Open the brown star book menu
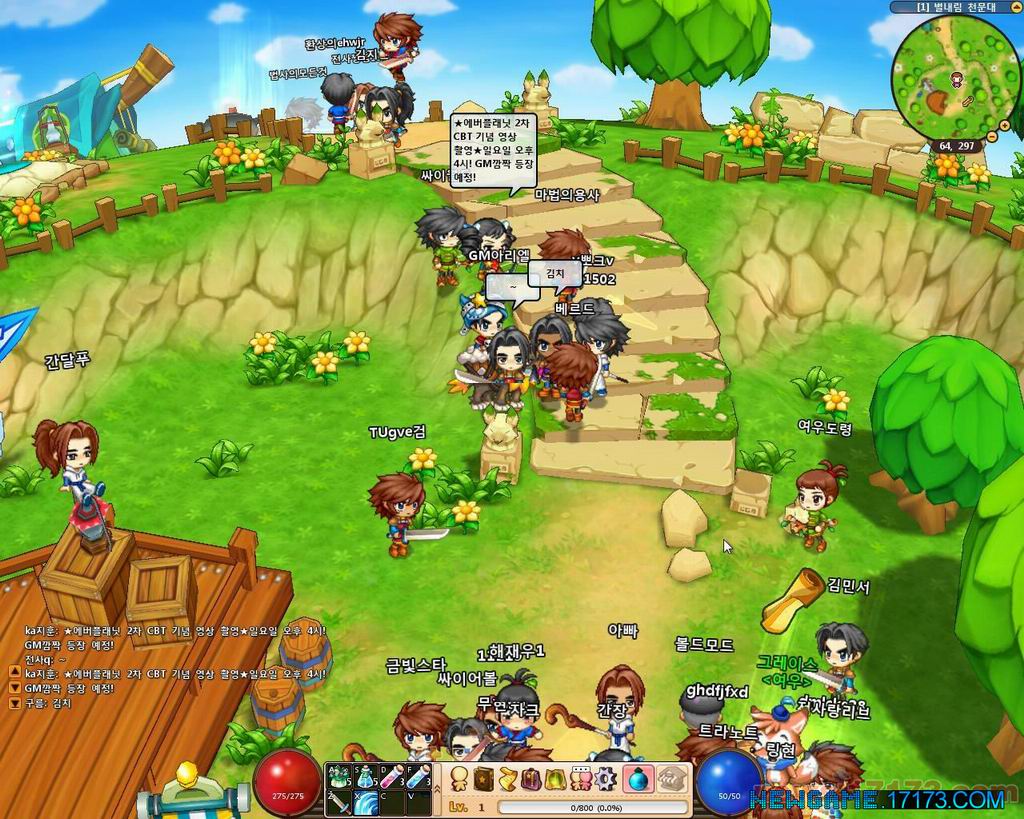 [485, 777]
